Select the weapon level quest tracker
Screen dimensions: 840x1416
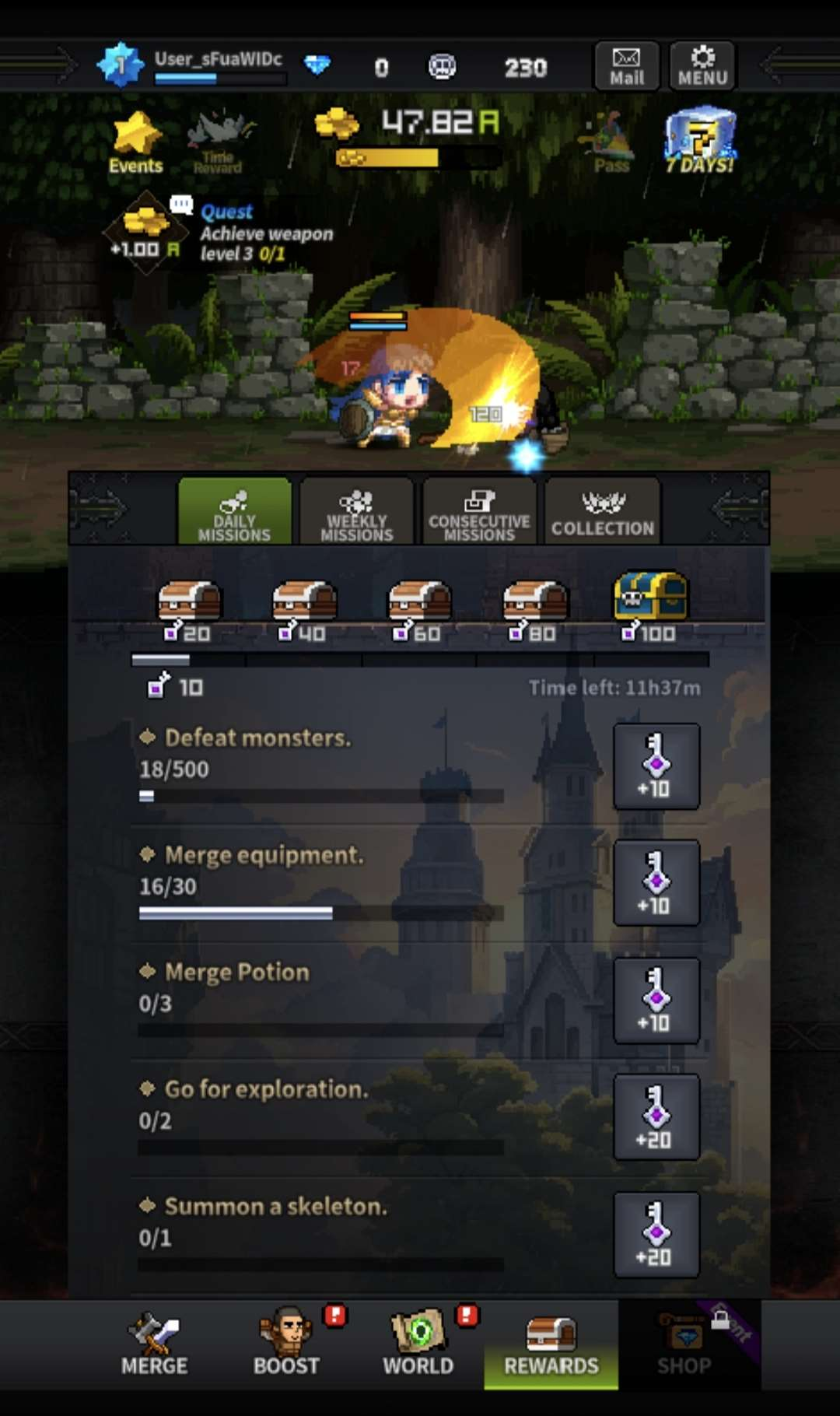[x=226, y=233]
